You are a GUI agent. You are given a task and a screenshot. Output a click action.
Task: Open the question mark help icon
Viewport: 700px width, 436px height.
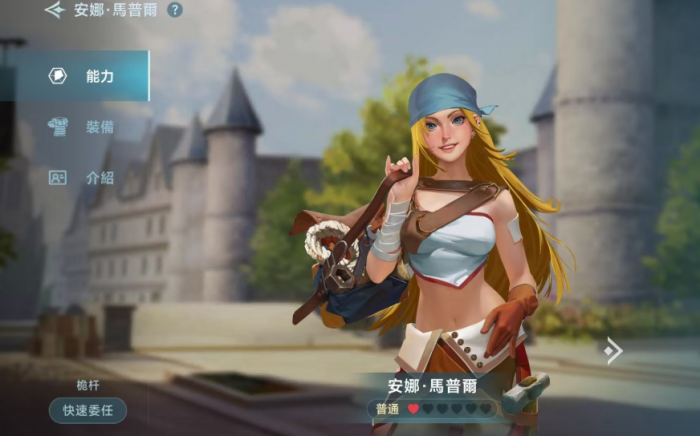click(175, 10)
